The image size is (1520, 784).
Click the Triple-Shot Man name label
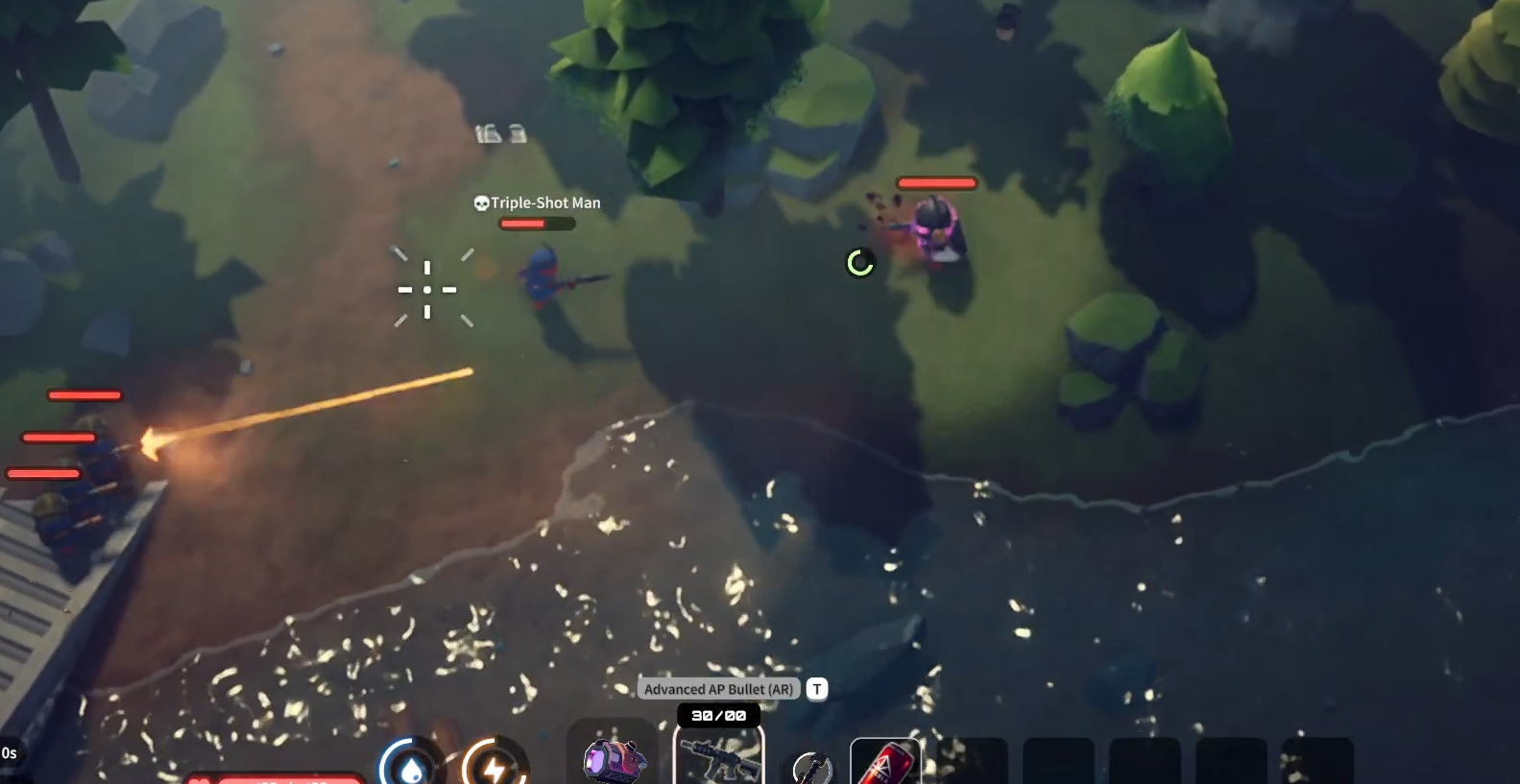coord(543,202)
